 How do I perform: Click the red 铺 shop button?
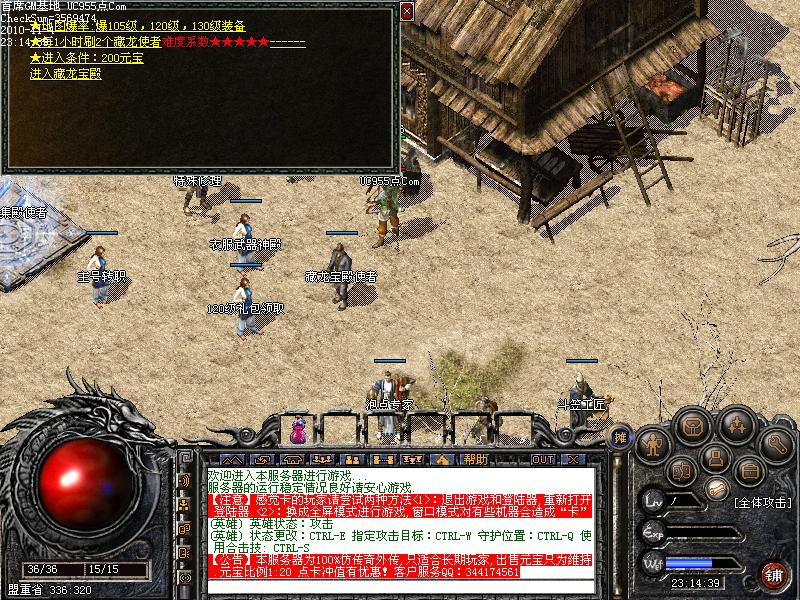774,575
